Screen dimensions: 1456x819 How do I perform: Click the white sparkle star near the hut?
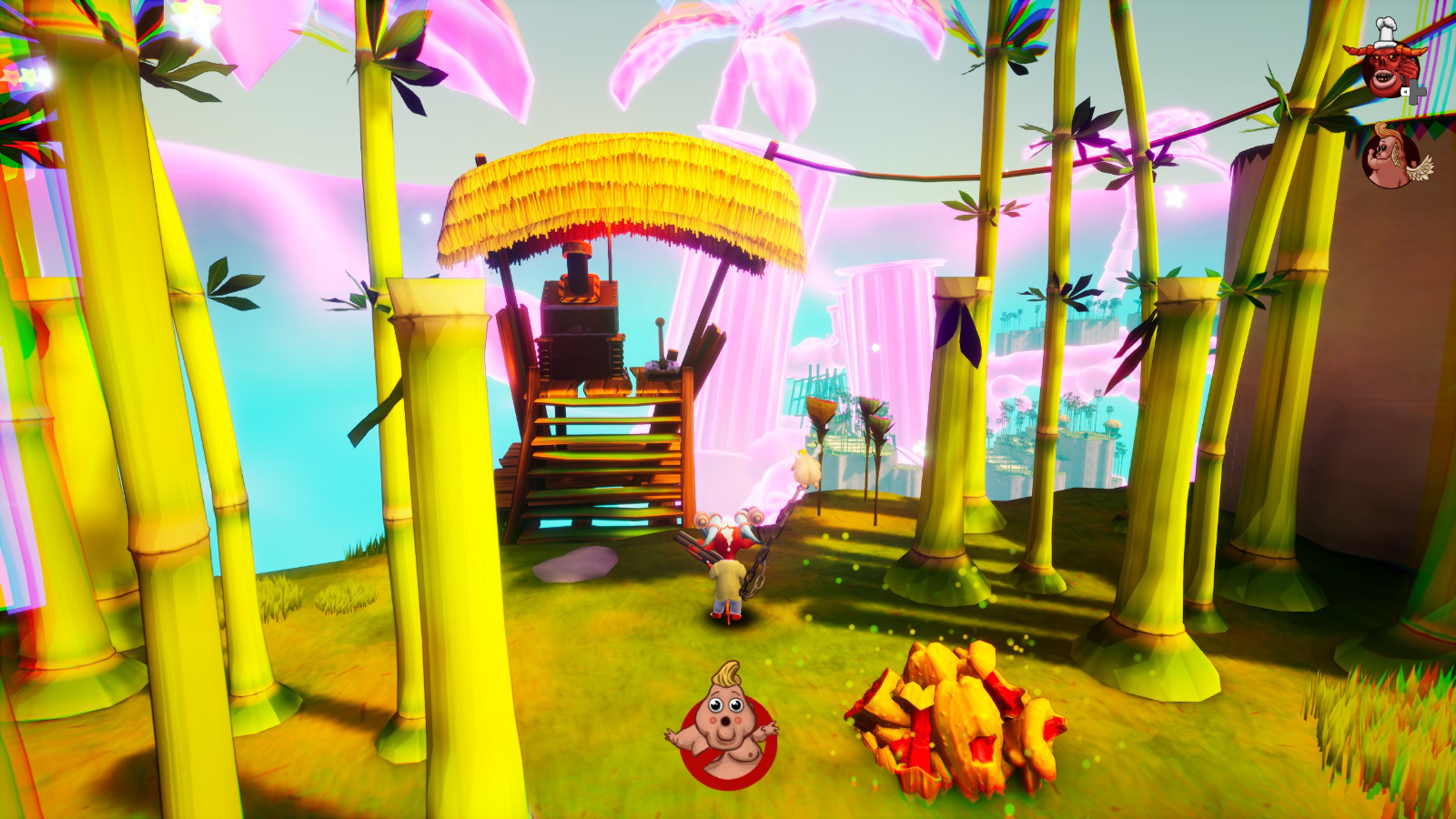[425, 217]
